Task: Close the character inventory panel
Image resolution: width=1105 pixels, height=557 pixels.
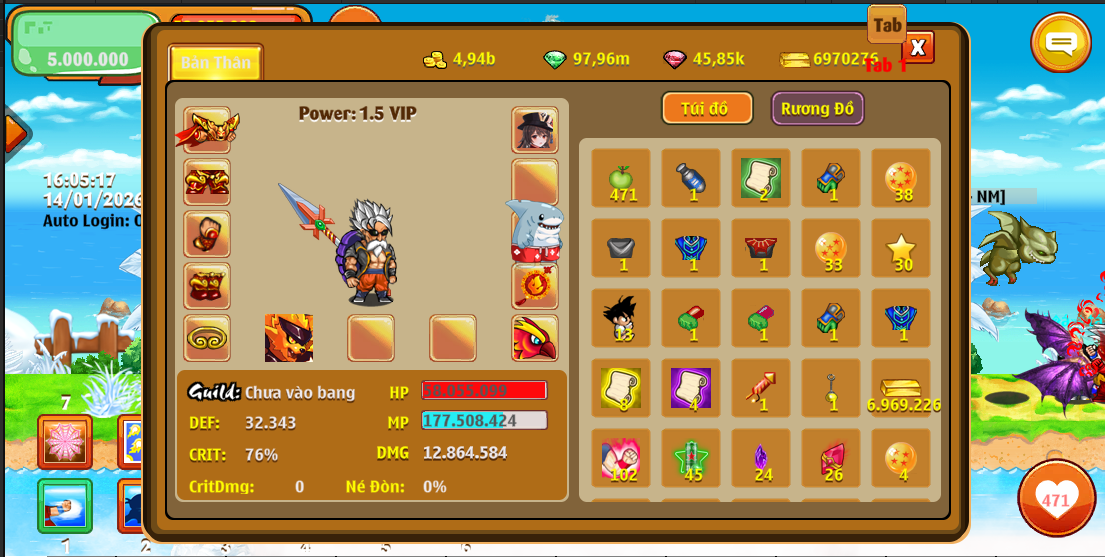Action: click(918, 47)
